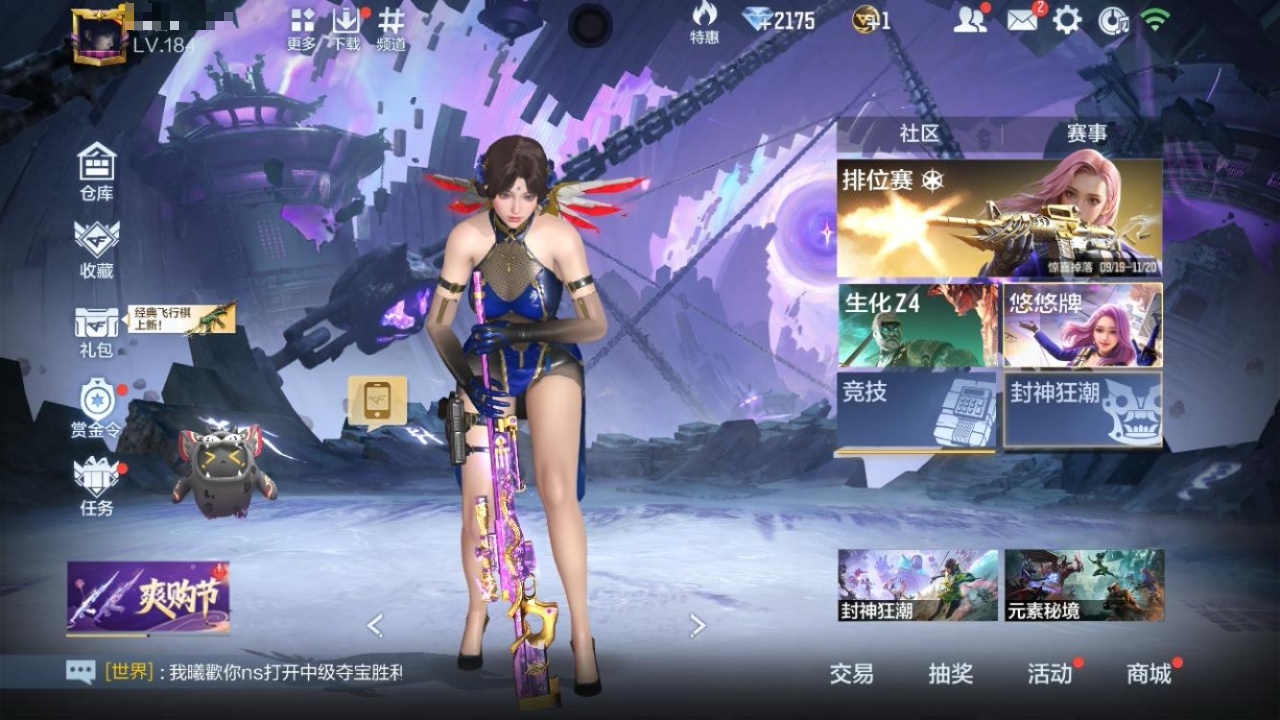
Task: Click the player avatar portrait
Action: (100, 37)
